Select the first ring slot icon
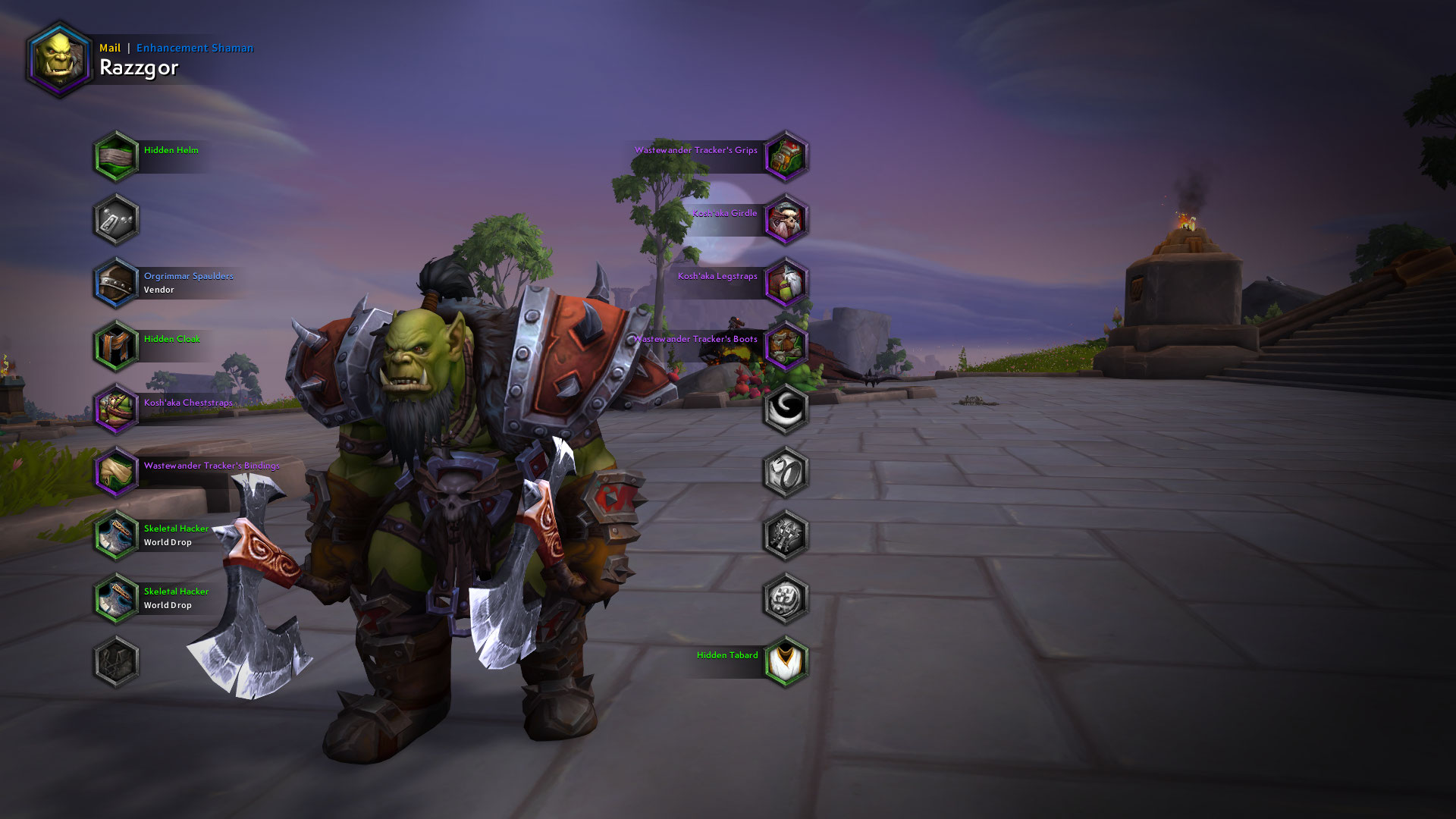Image resolution: width=1456 pixels, height=819 pixels. 785,409
